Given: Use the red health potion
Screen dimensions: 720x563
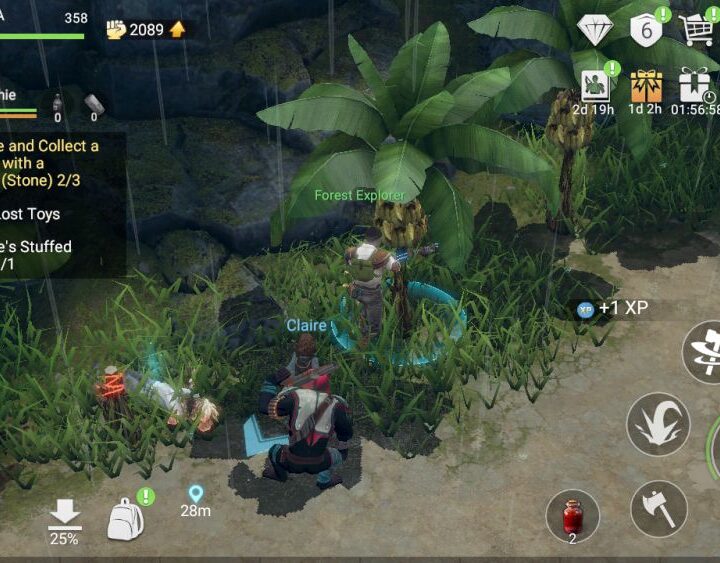Looking at the screenshot, I should [572, 515].
